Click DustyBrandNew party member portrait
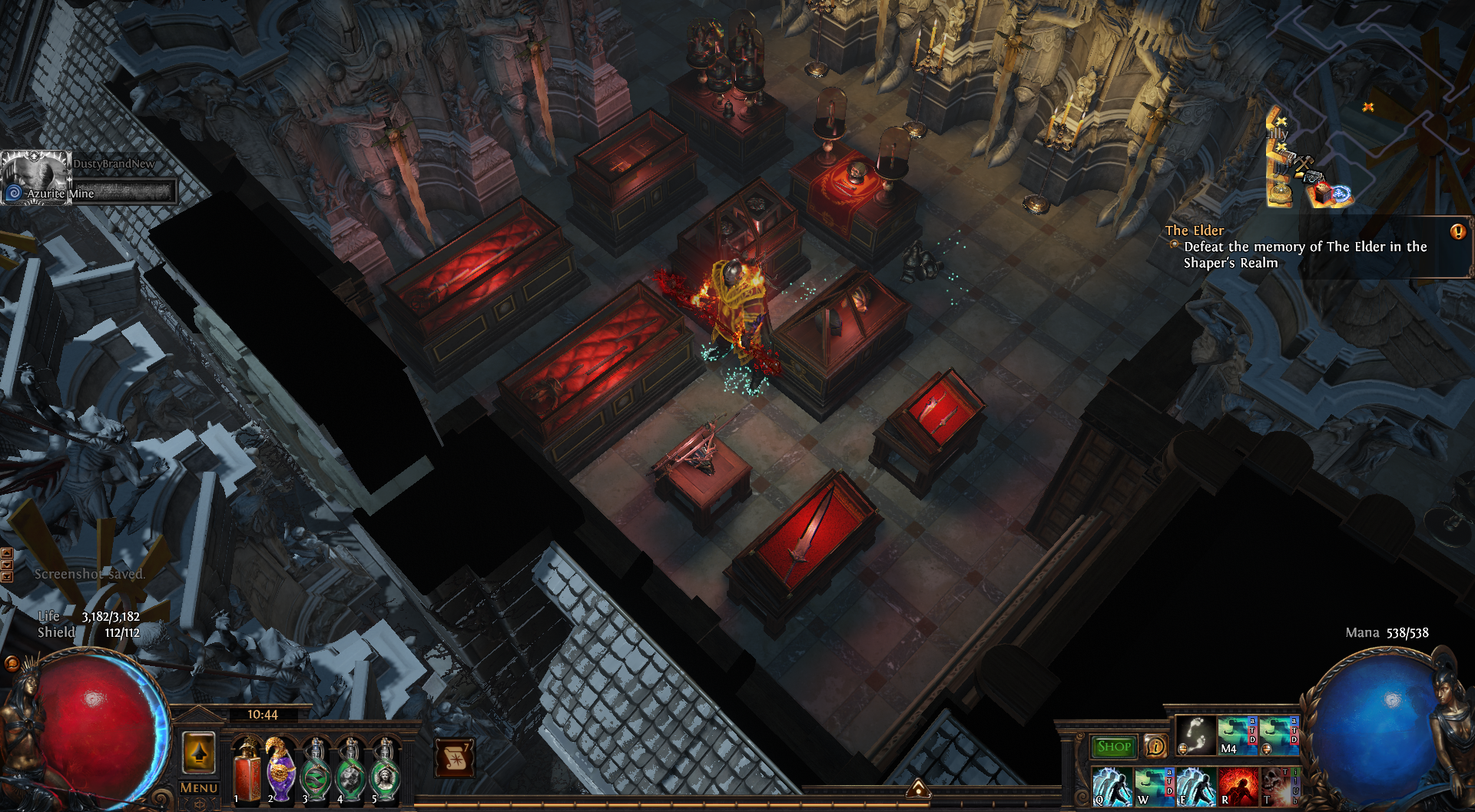The width and height of the screenshot is (1475, 812). [35, 178]
